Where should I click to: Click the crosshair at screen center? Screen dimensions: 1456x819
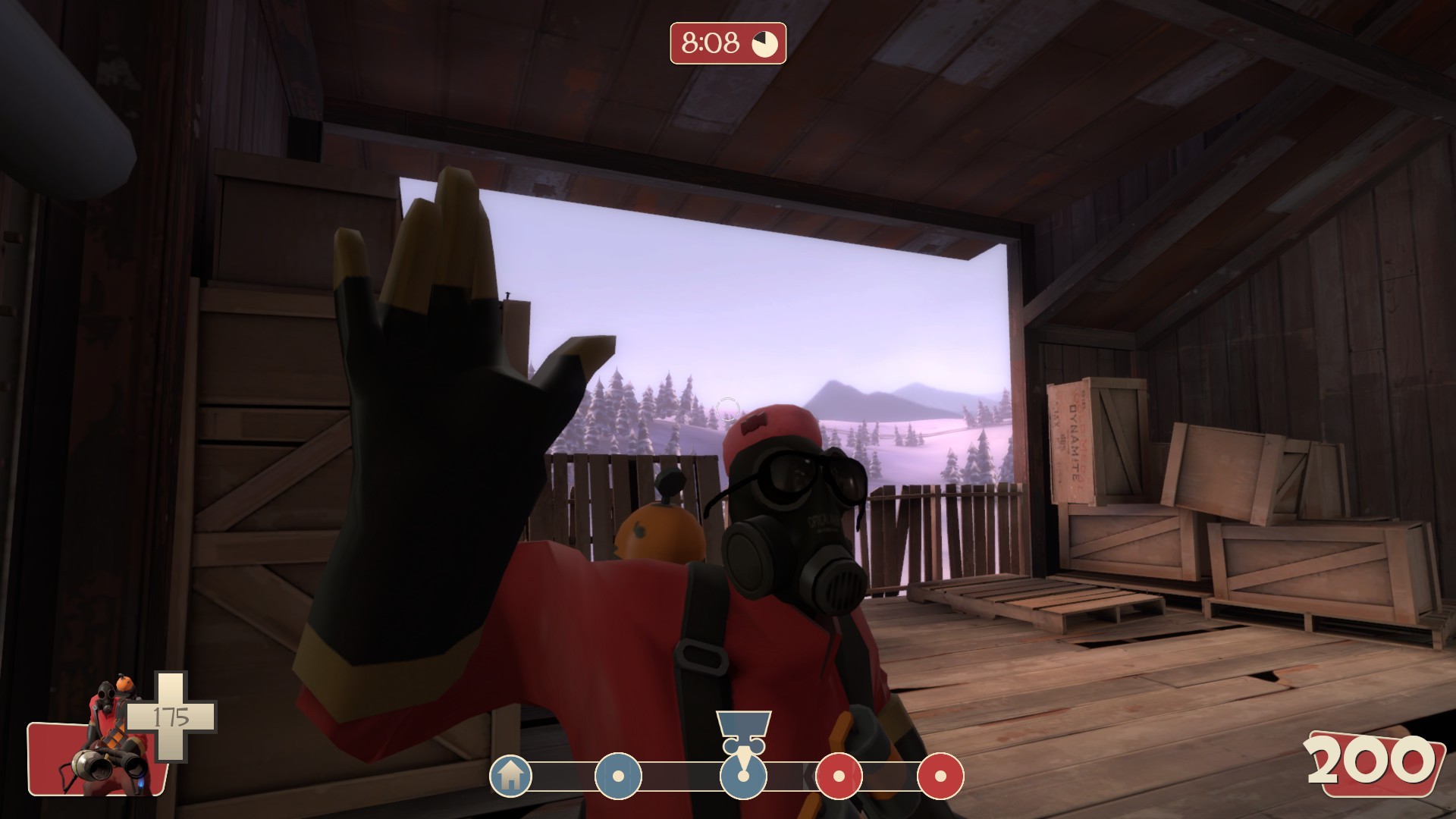pos(728,409)
